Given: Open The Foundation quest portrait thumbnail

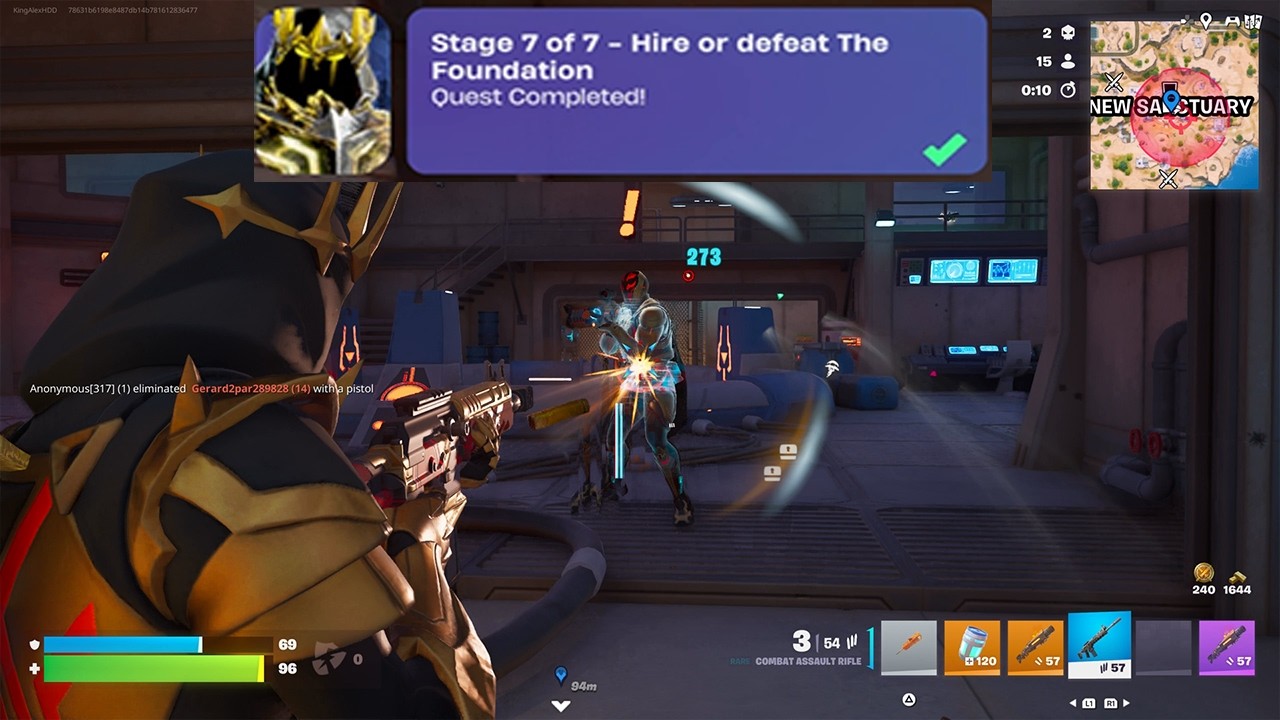Looking at the screenshot, I should tap(322, 92).
